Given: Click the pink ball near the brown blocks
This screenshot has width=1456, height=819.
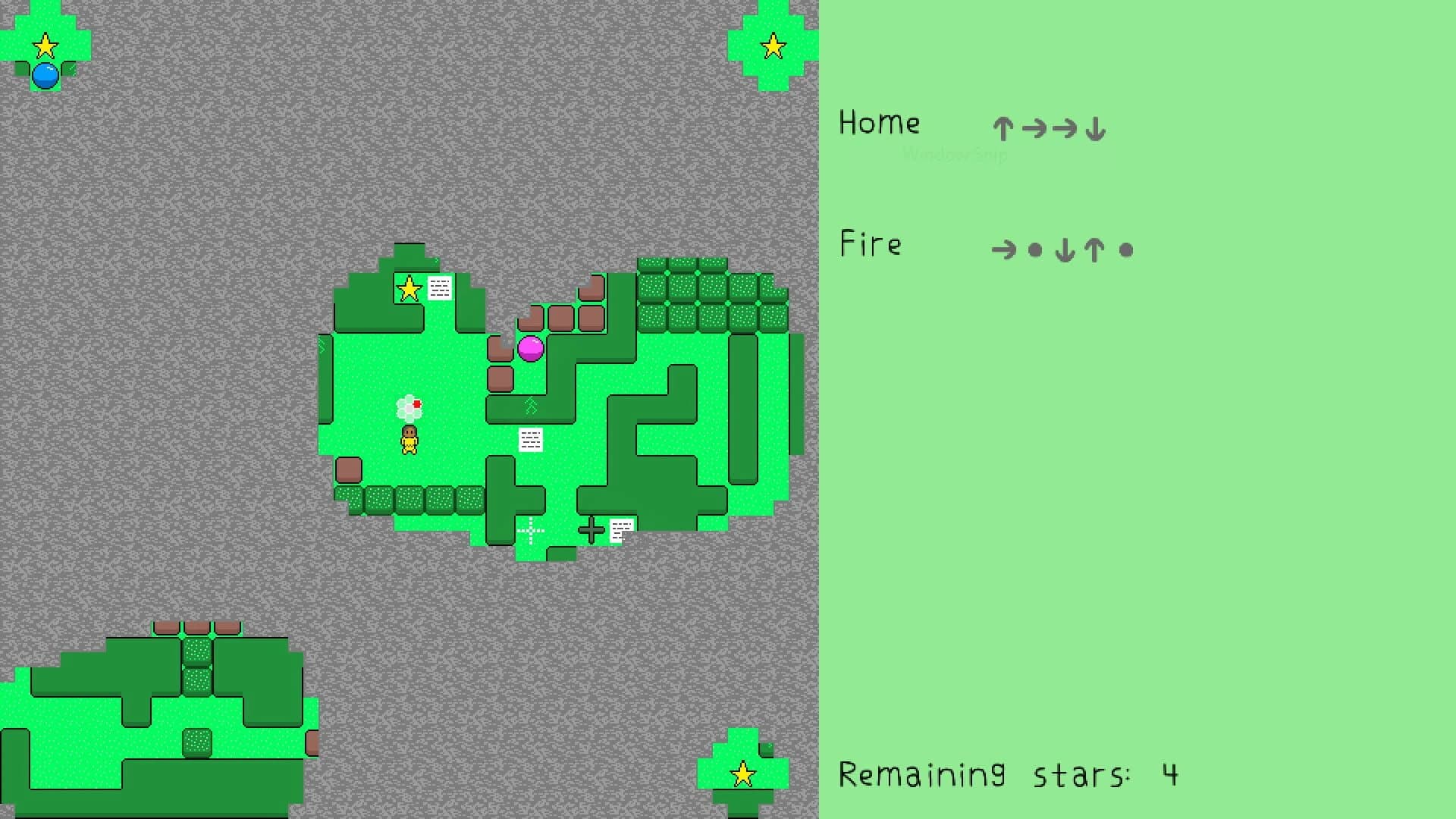Looking at the screenshot, I should click(x=531, y=350).
